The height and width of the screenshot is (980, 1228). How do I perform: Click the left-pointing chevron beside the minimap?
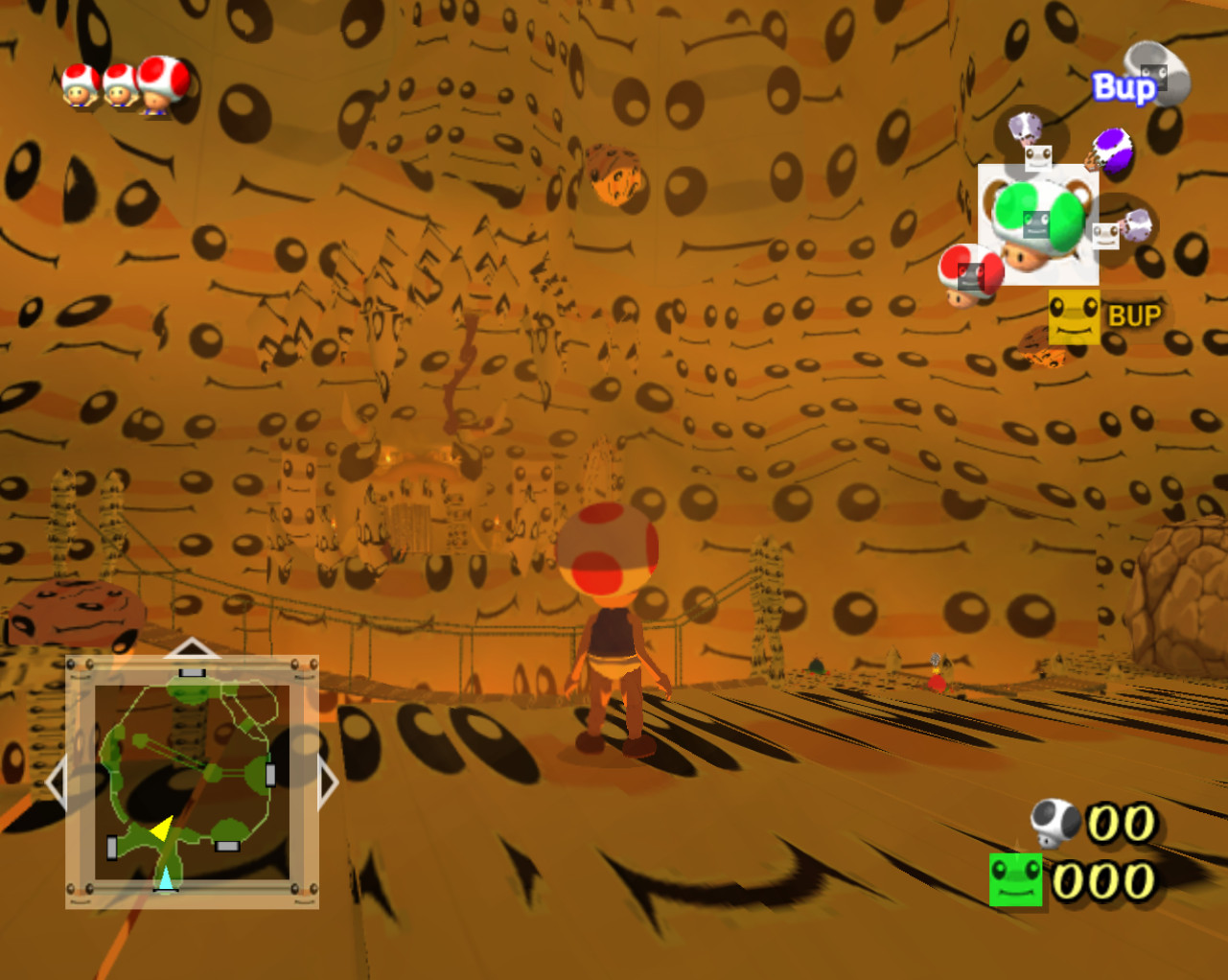(58, 782)
